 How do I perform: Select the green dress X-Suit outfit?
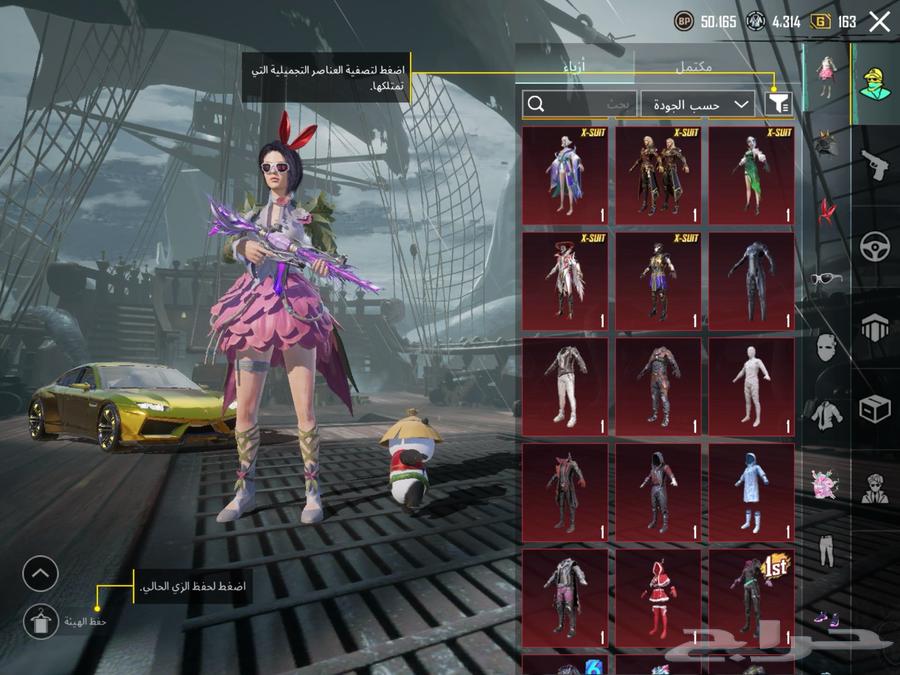[752, 175]
